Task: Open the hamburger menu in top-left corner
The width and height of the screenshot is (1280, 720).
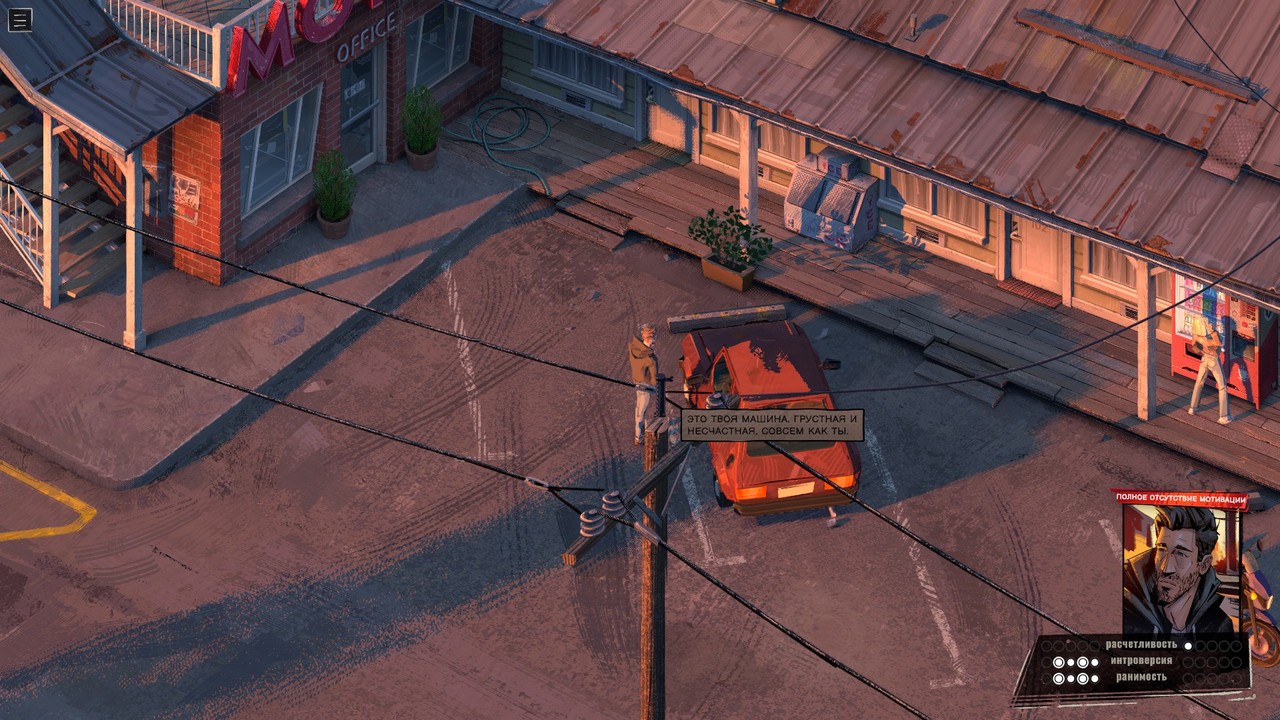Action: pyautogui.click(x=18, y=18)
